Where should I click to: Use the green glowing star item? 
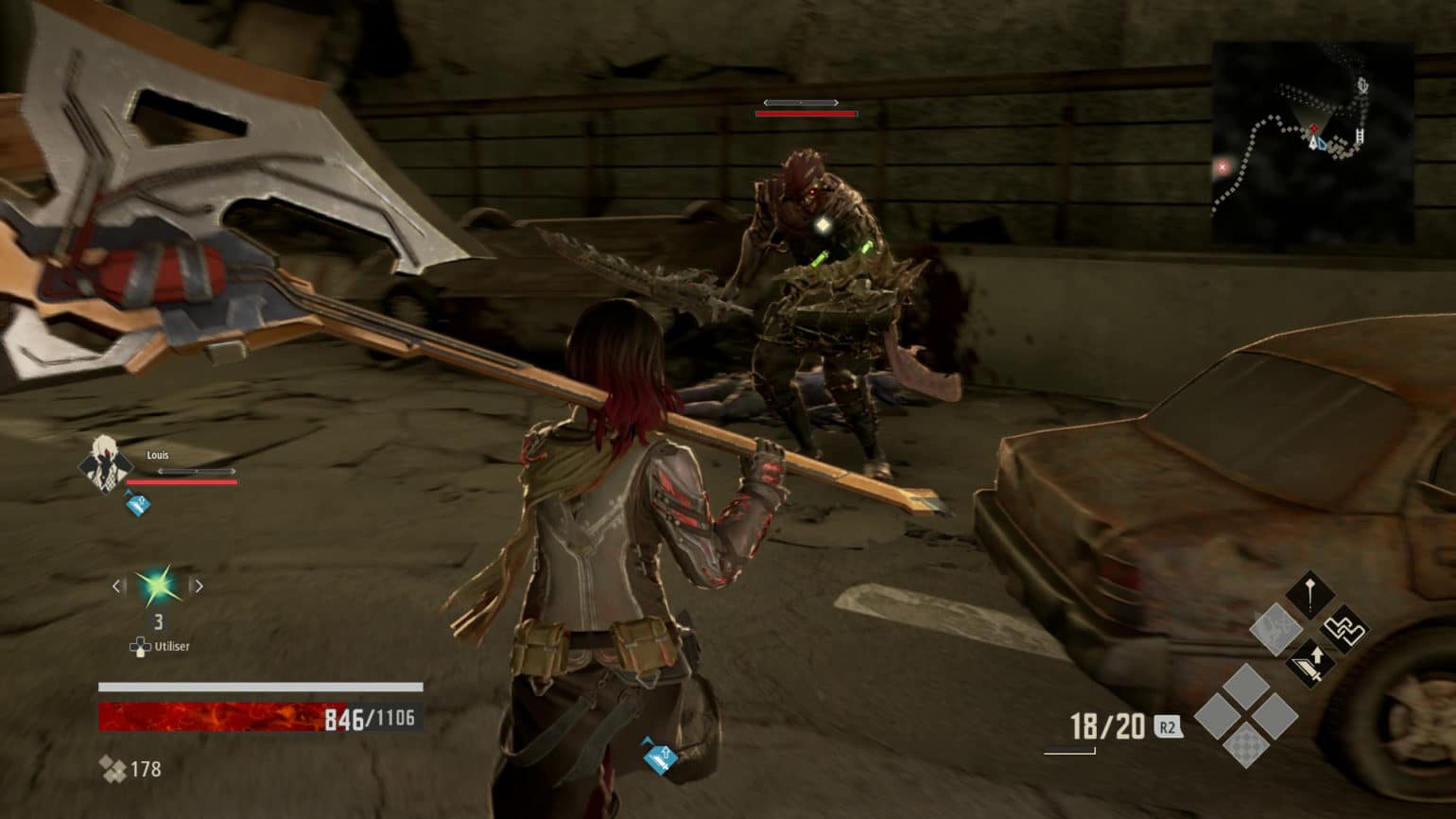(157, 586)
